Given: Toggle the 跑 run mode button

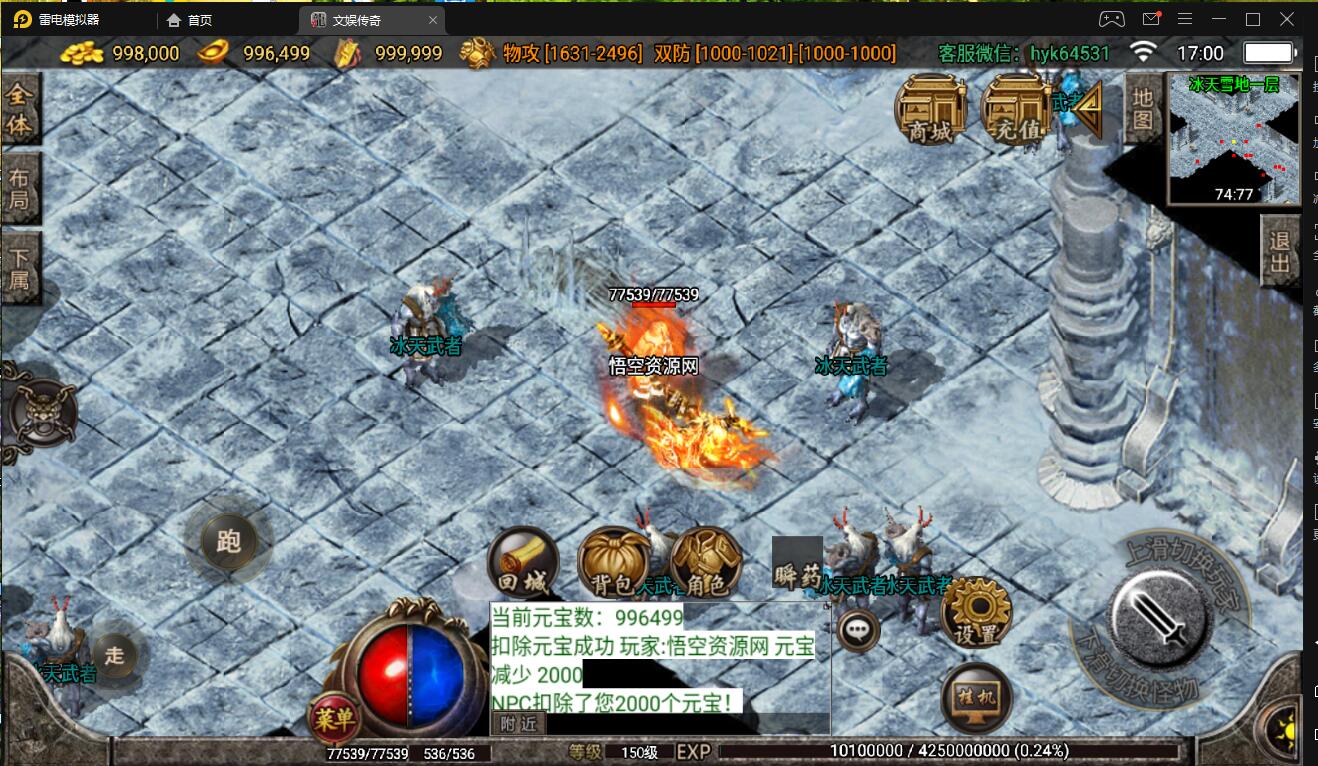Looking at the screenshot, I should pos(228,541).
